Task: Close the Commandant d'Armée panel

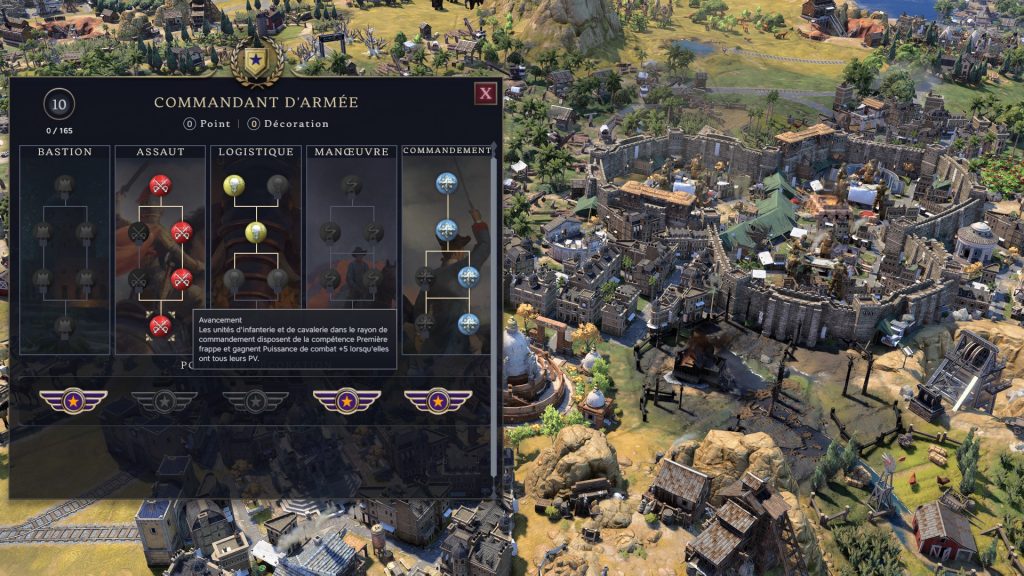Action: 486,94
